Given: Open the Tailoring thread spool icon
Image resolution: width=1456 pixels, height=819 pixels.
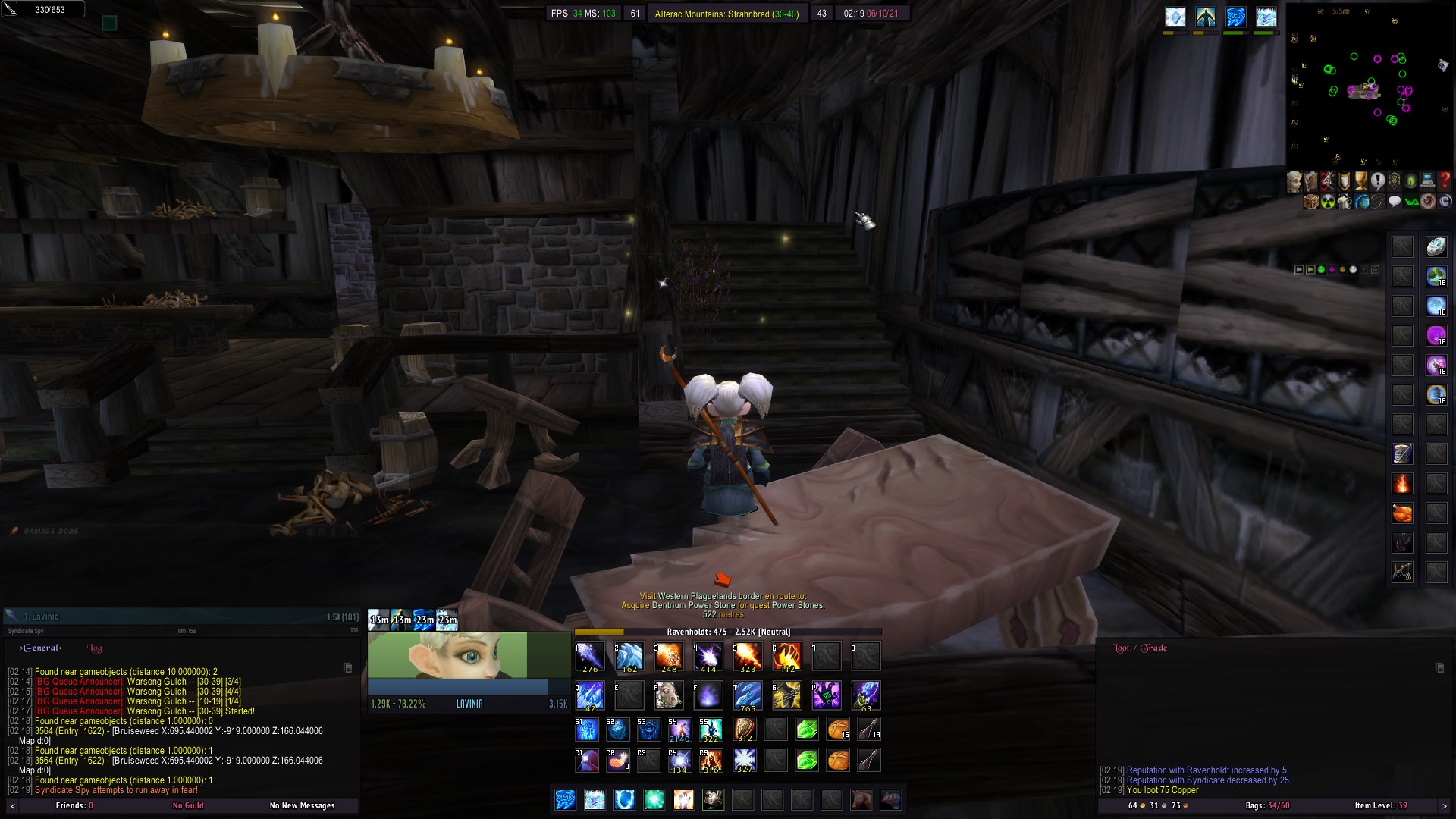Looking at the screenshot, I should click(1402, 454).
